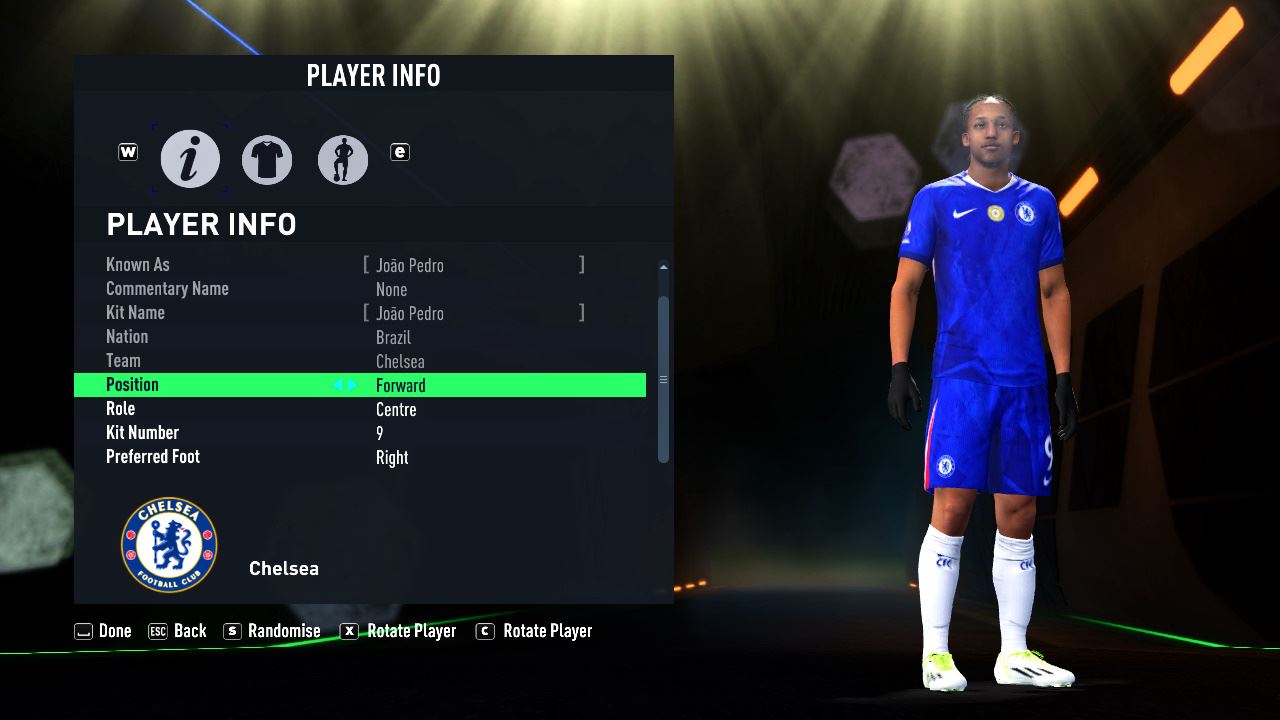1280x720 pixels.
Task: Click the scrollbar up arrow
Action: tap(663, 267)
